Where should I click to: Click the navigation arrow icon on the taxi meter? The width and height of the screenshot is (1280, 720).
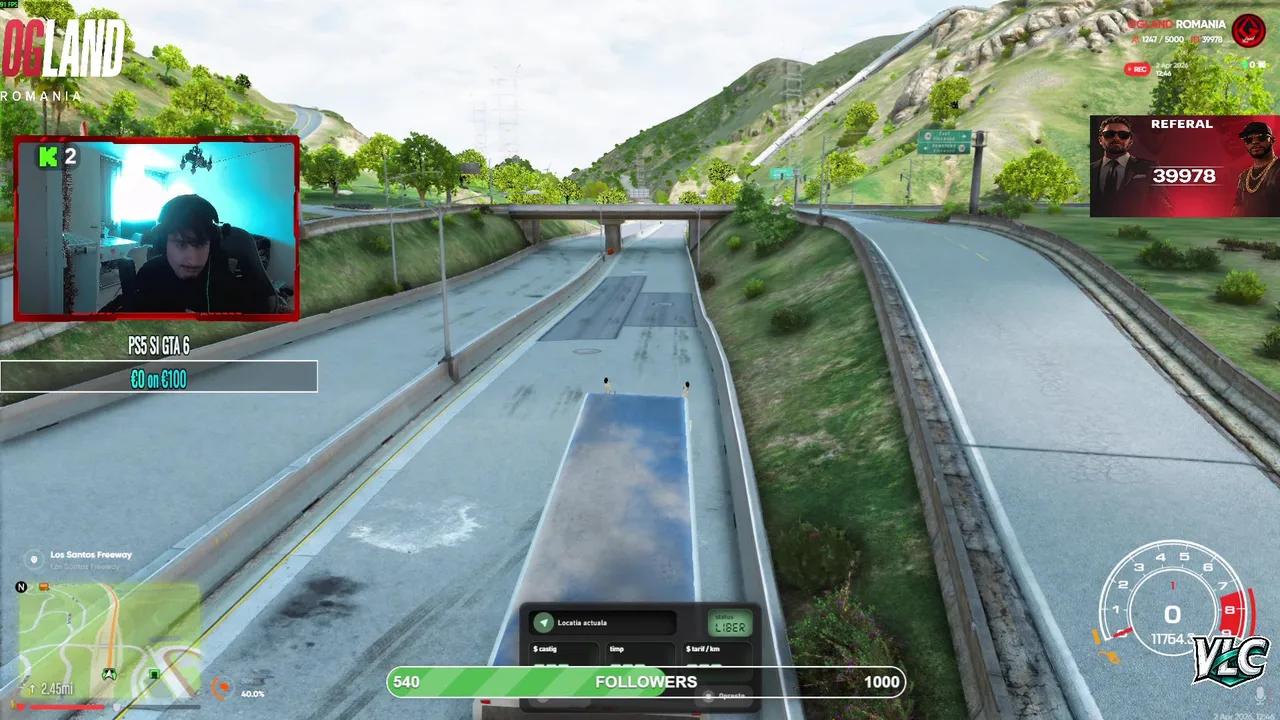coord(544,622)
